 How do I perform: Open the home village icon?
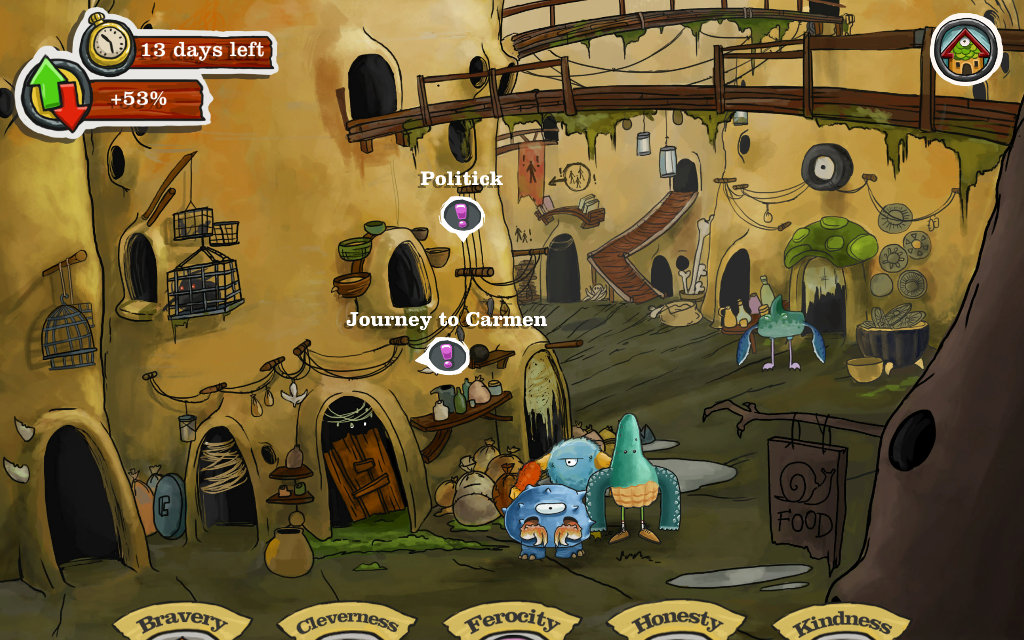(x=965, y=48)
